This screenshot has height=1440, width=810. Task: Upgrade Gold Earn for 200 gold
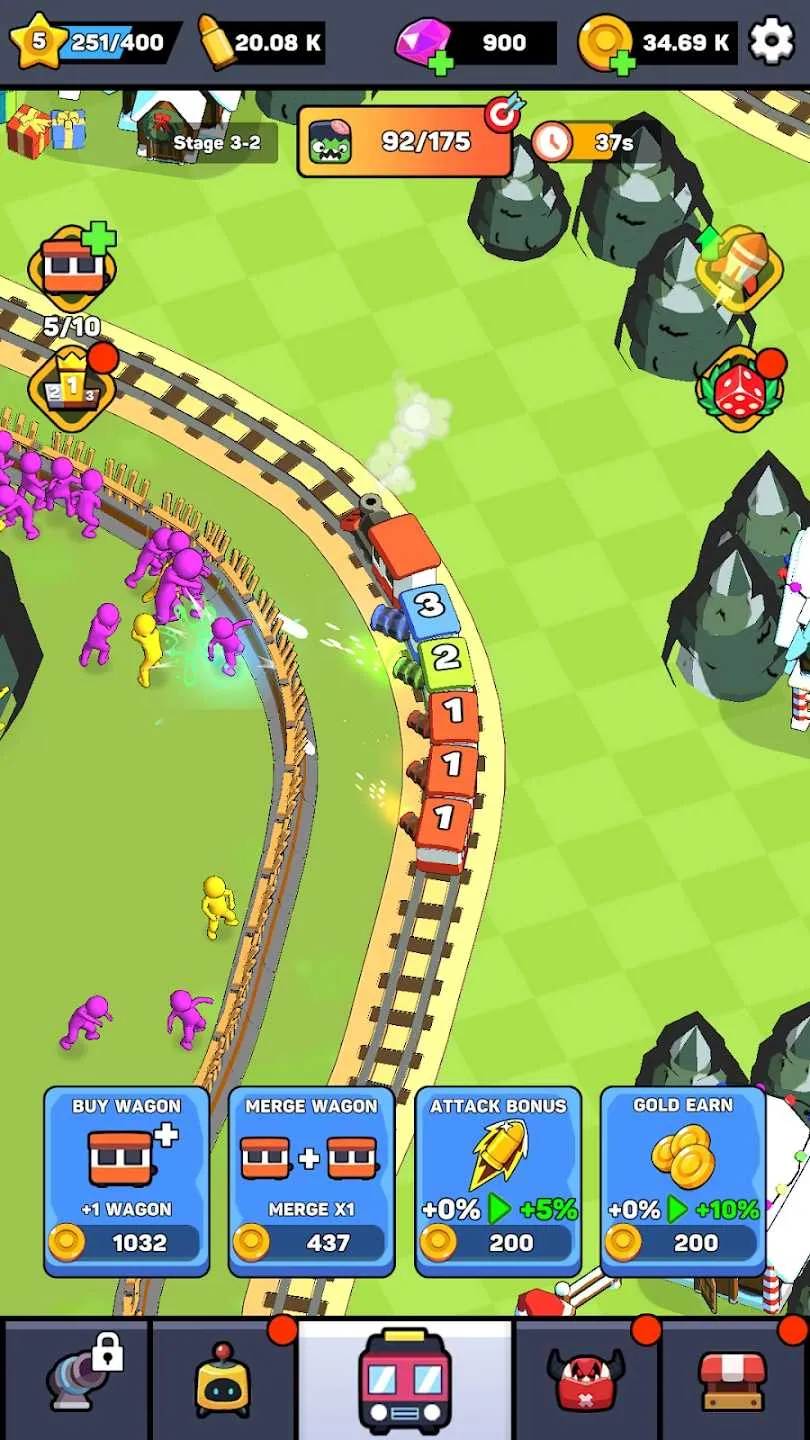click(x=683, y=1181)
